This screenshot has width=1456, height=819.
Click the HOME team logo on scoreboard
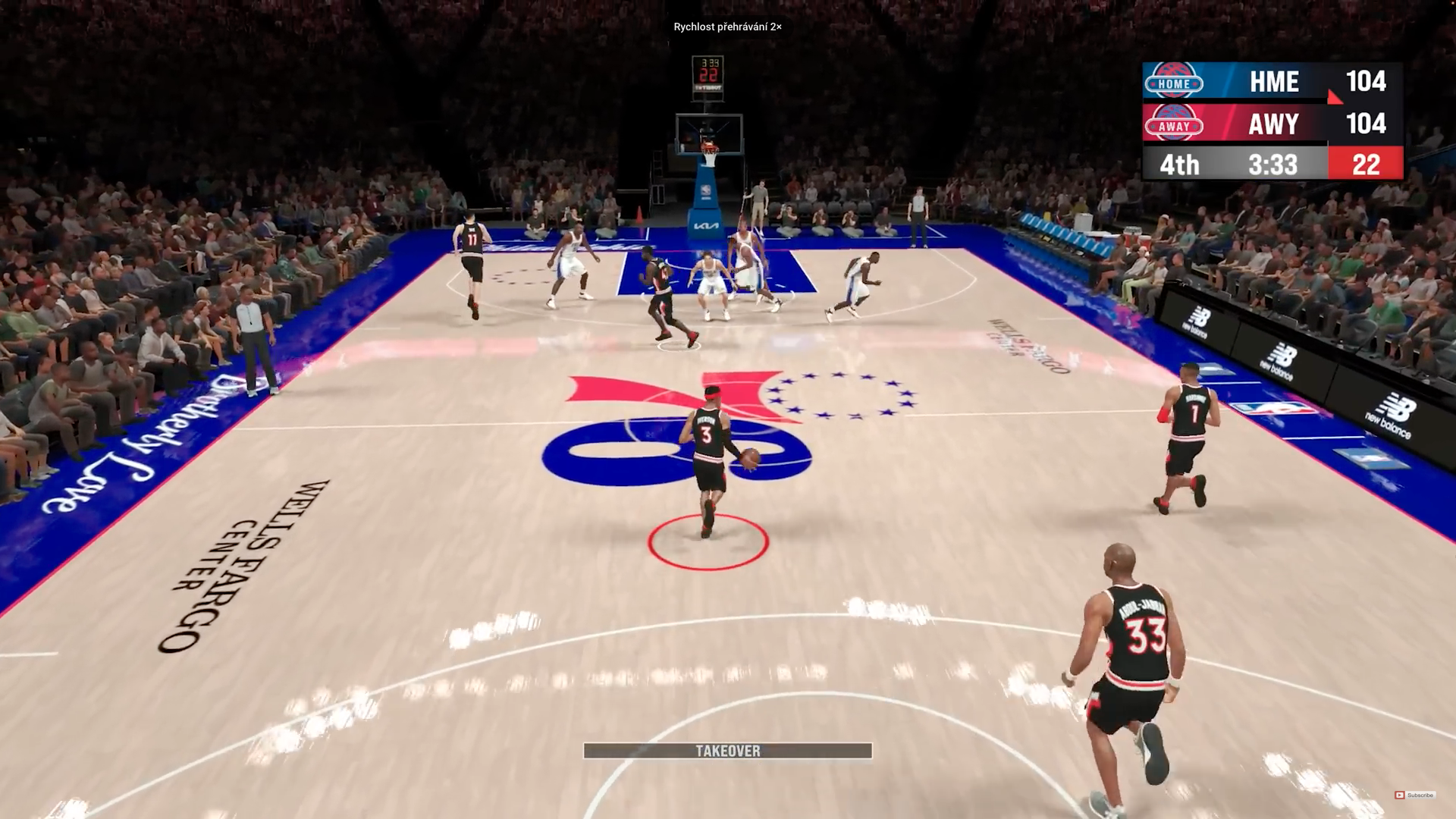[1173, 82]
